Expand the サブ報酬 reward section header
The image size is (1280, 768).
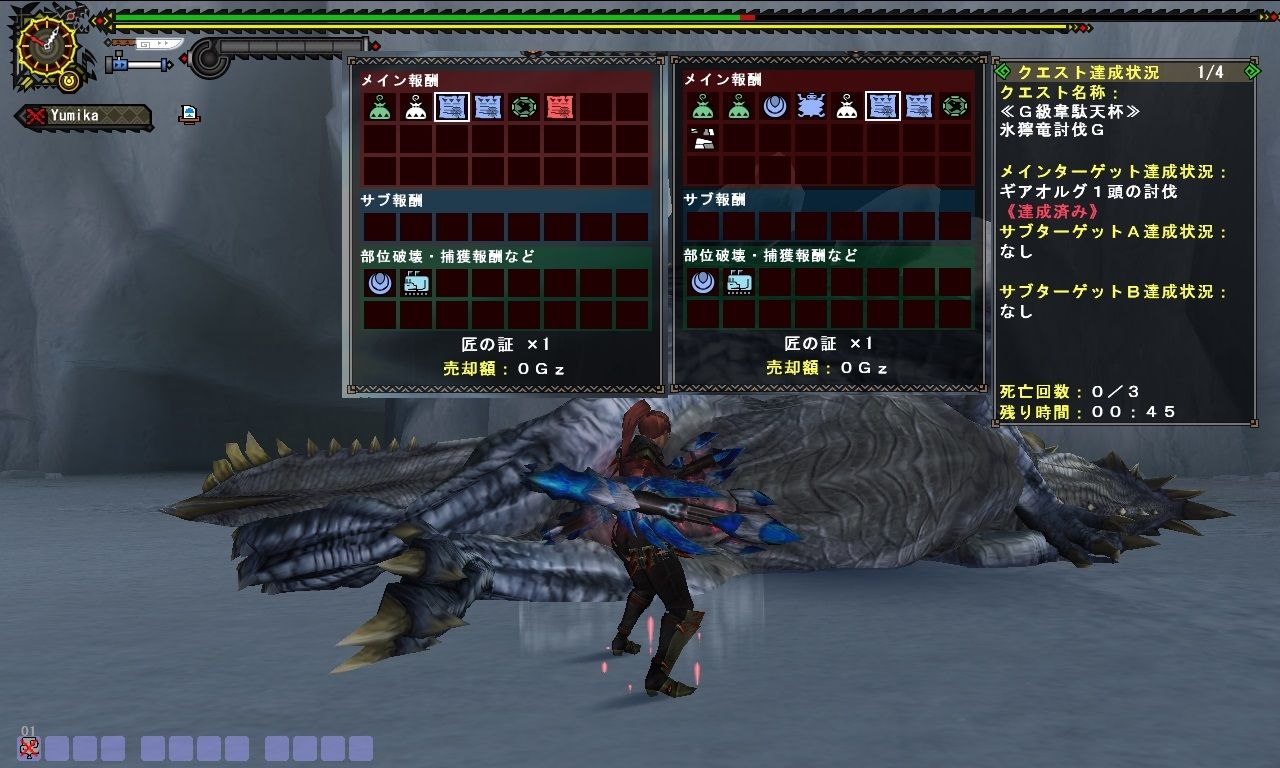coord(396,201)
